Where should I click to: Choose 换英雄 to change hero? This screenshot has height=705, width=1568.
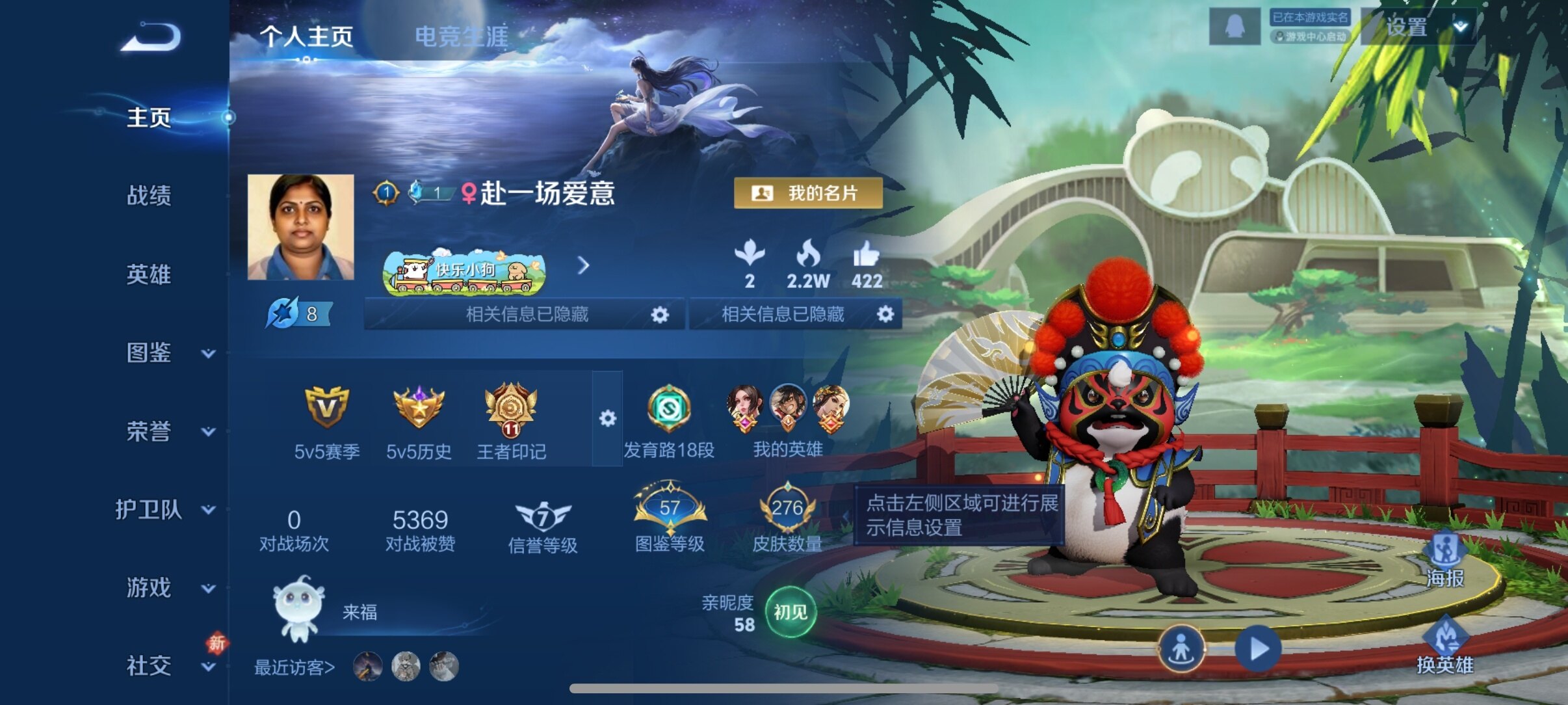1444,645
